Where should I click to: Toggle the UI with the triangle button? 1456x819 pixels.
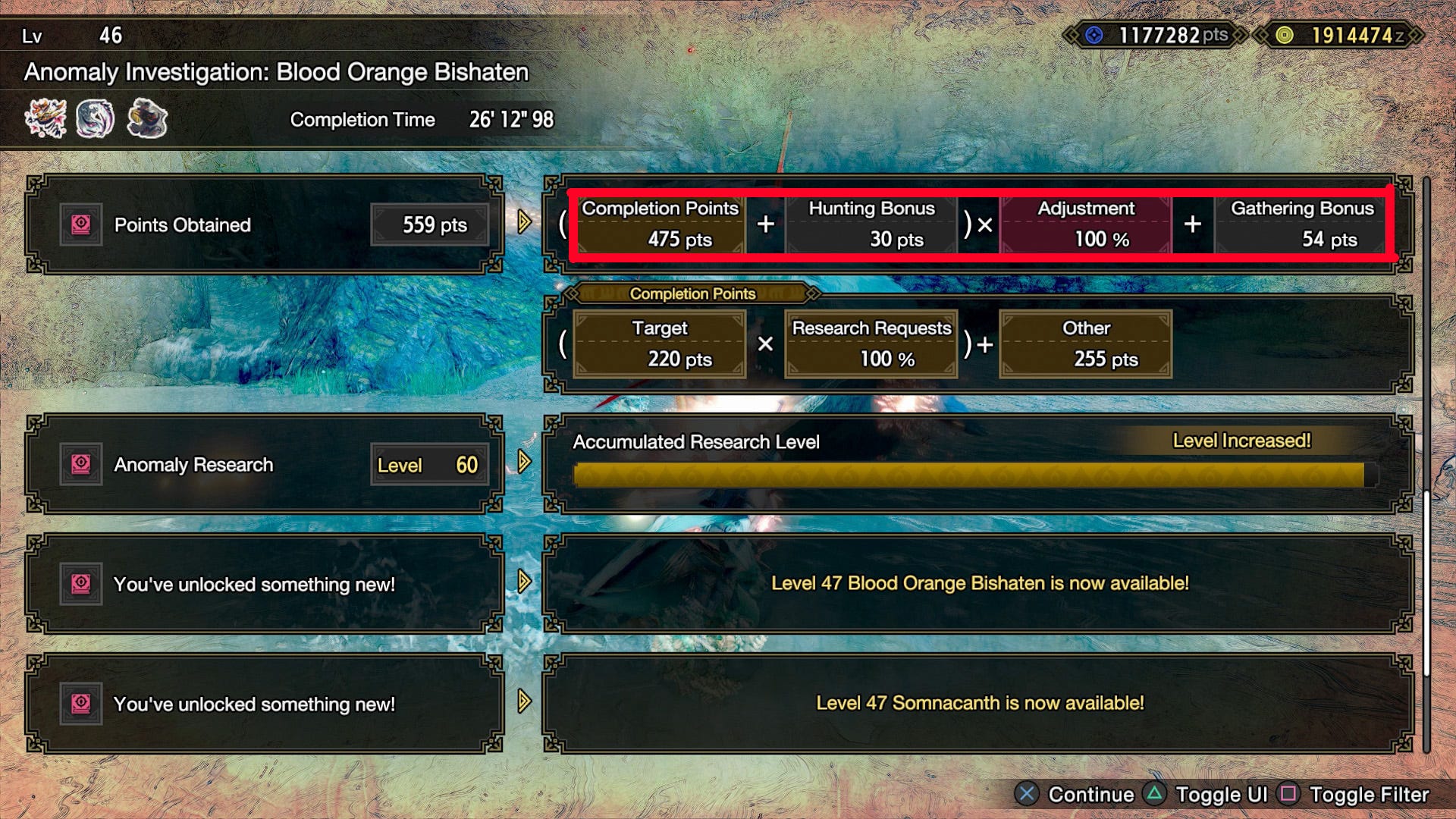click(x=1155, y=795)
